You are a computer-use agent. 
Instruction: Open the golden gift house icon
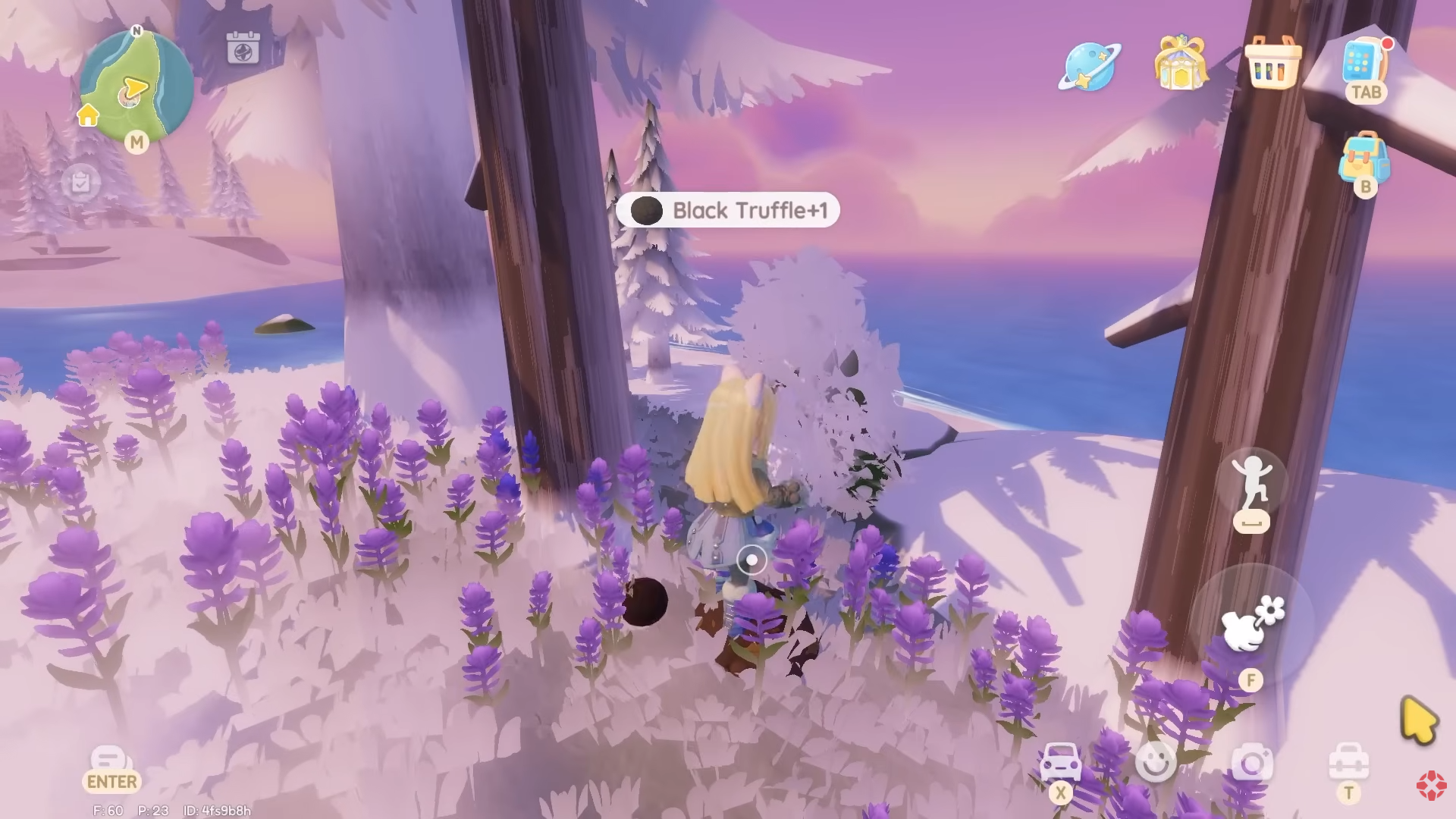[1180, 64]
